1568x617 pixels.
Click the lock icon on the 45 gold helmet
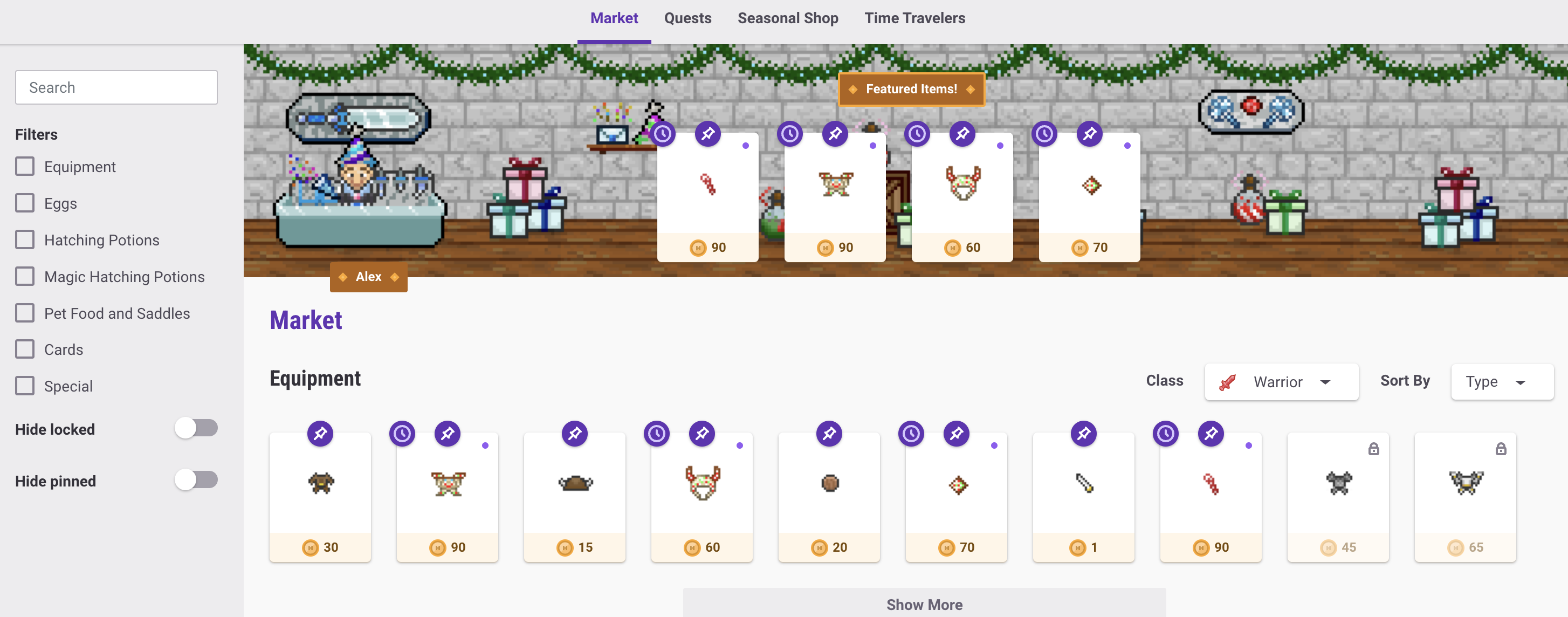click(x=1374, y=449)
